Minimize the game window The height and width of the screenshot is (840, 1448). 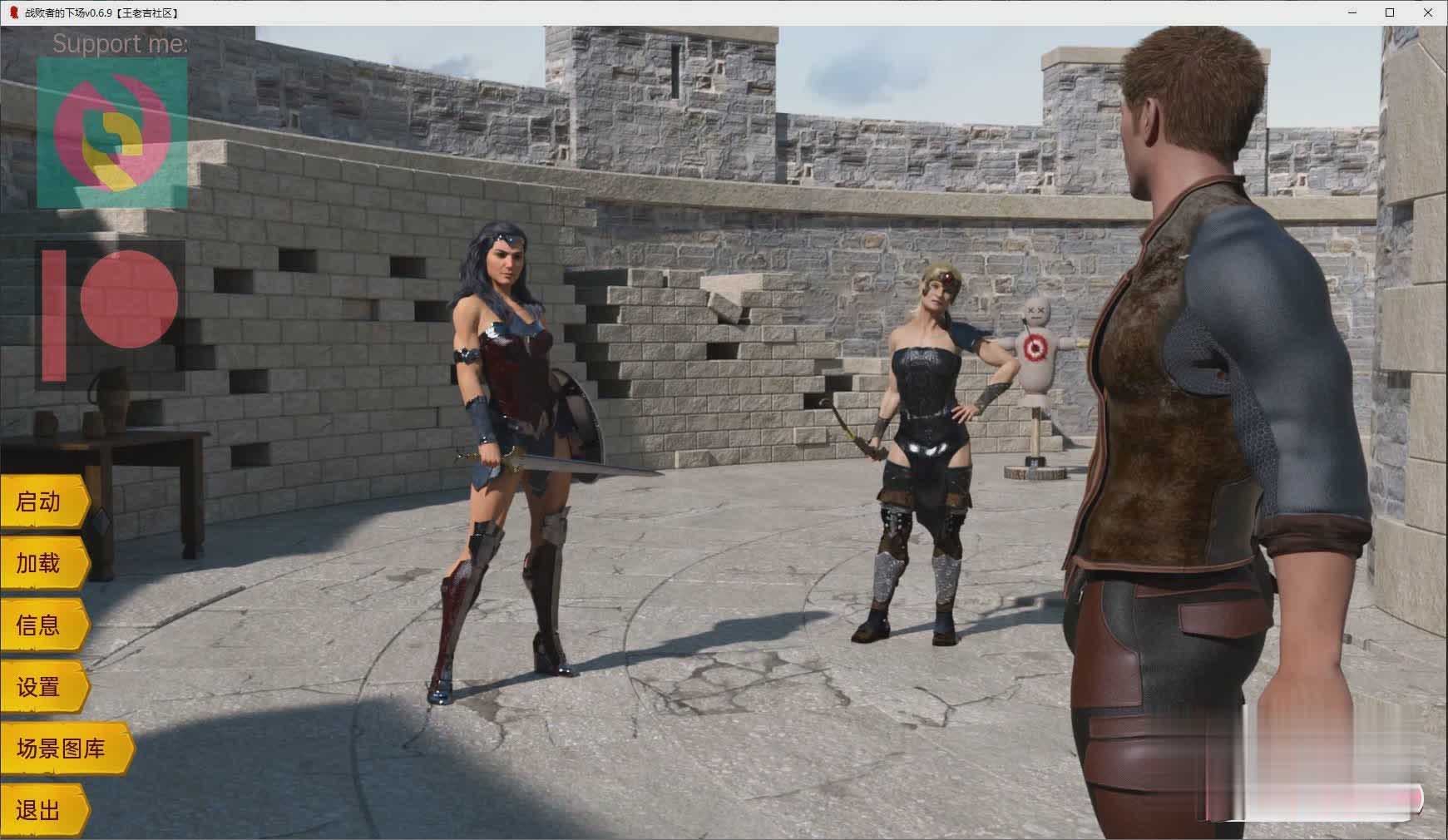[x=1352, y=12]
